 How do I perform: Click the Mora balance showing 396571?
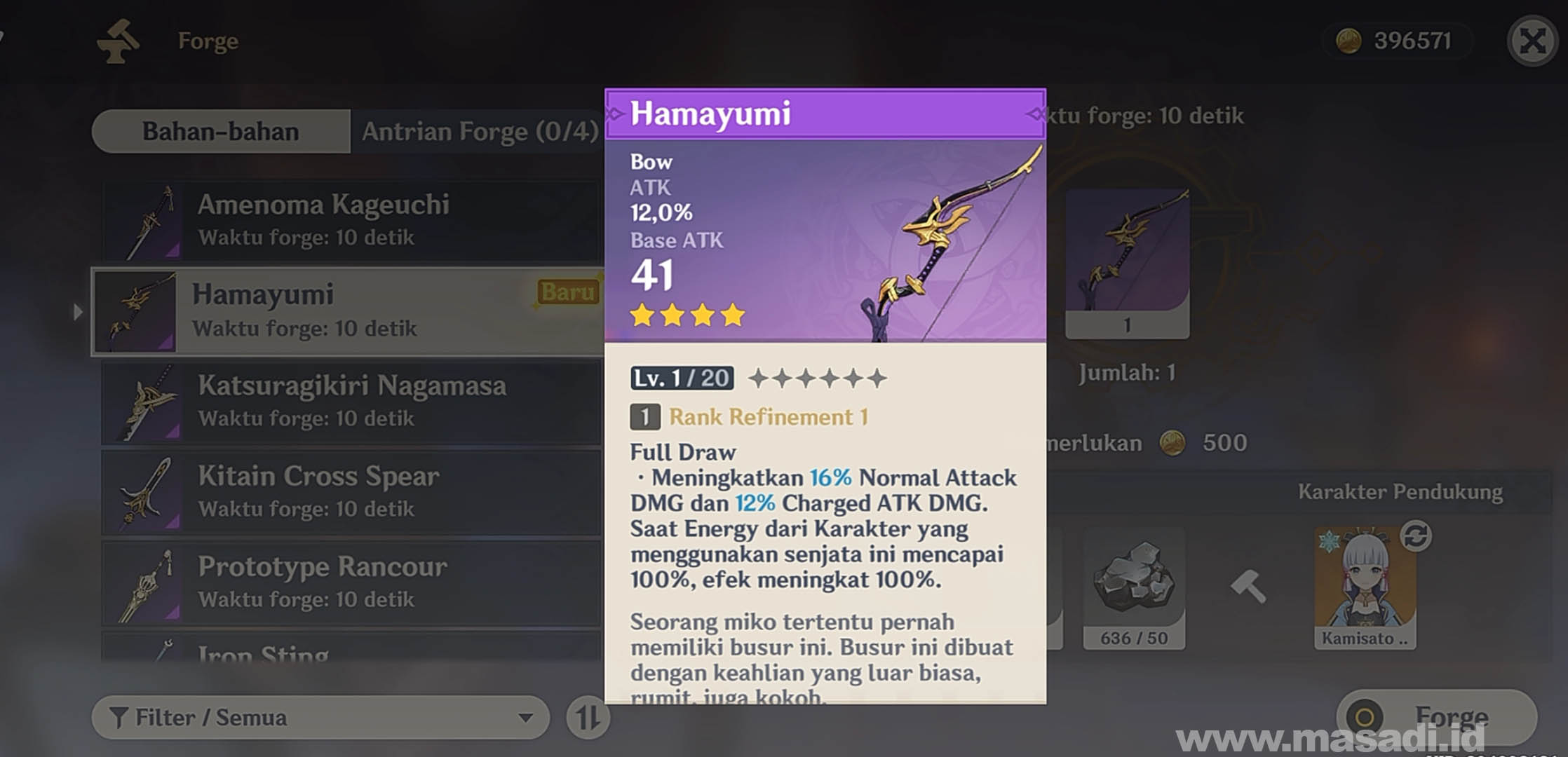tap(1399, 40)
